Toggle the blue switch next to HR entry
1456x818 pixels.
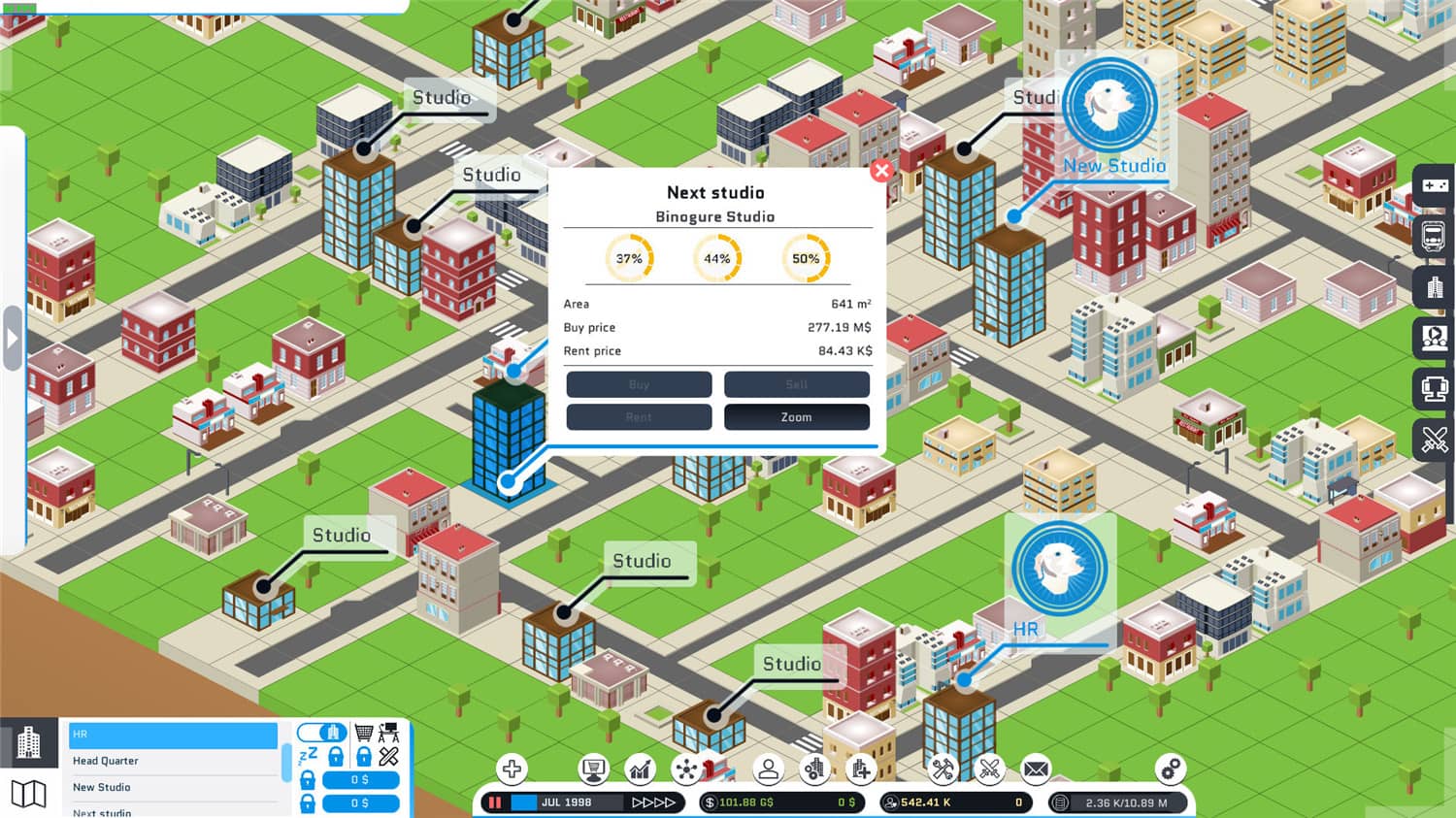(320, 734)
